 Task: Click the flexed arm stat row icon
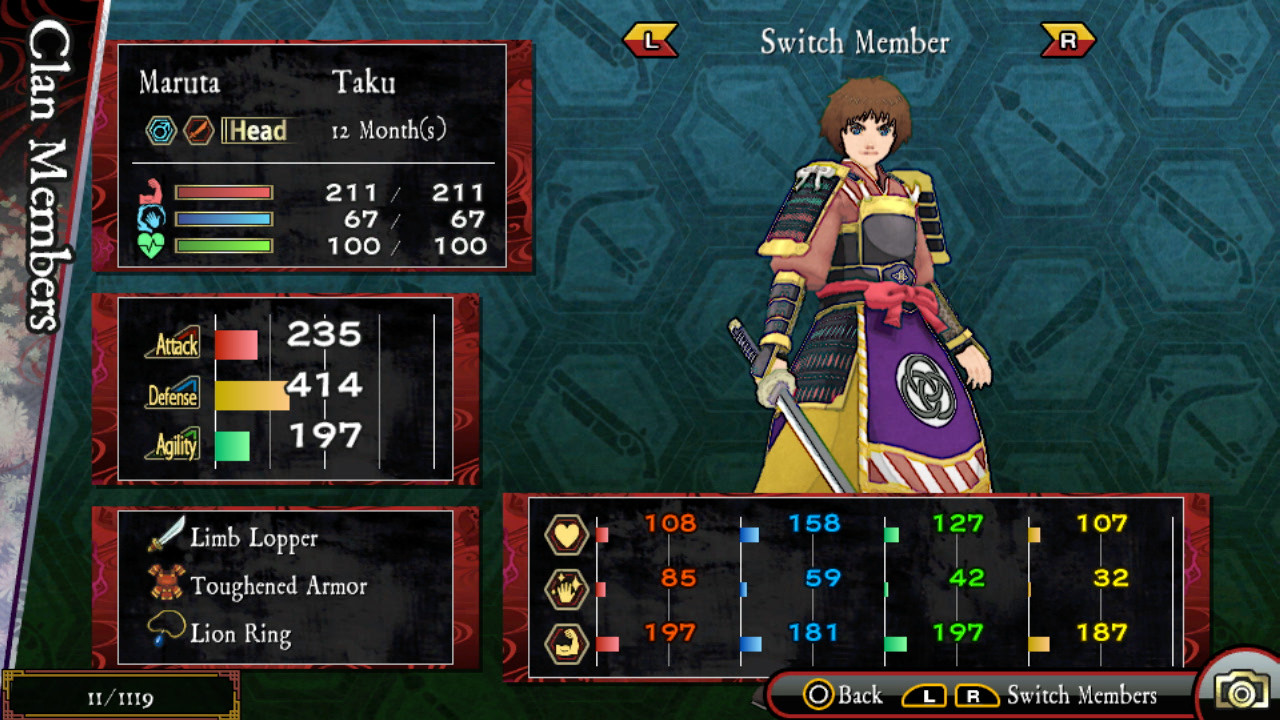(x=566, y=643)
